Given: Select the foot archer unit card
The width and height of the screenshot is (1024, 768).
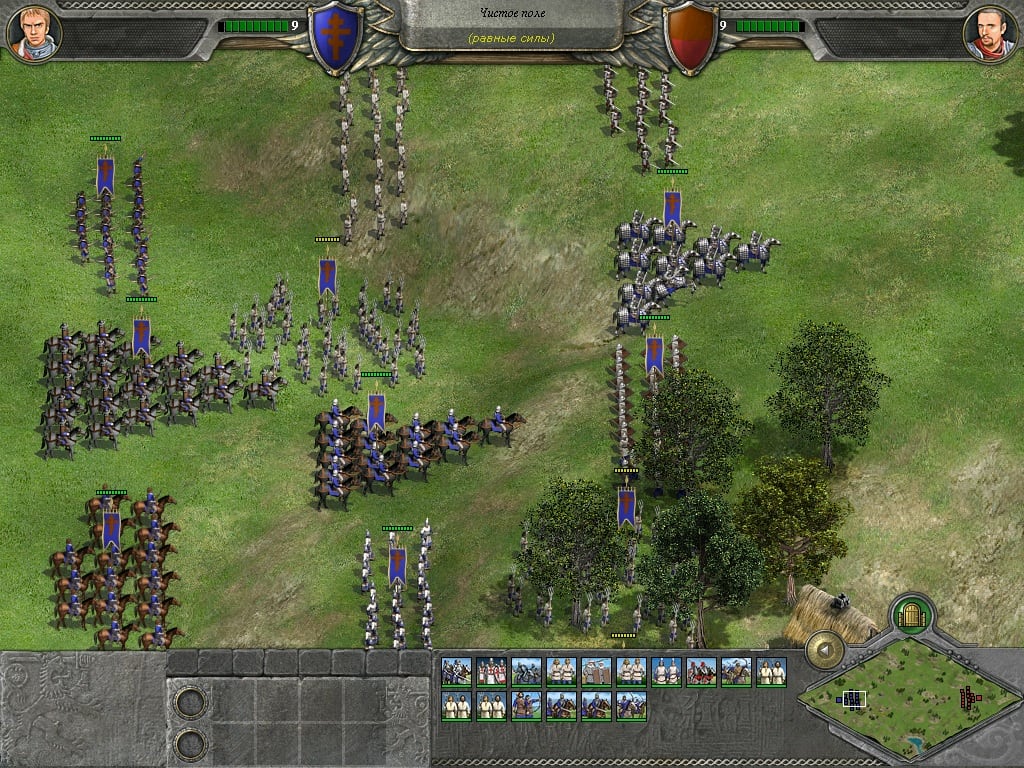Looking at the screenshot, I should (526, 705).
